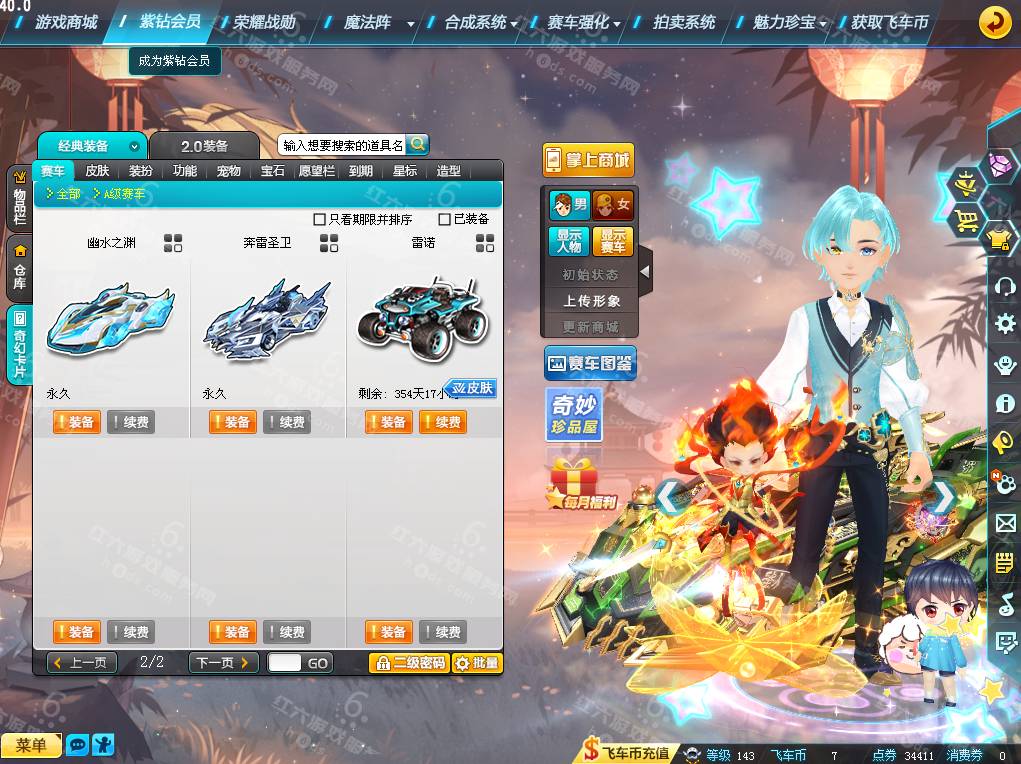The image size is (1021, 764).
Task: Open the 菜单 menu button
Action: (x=31, y=745)
